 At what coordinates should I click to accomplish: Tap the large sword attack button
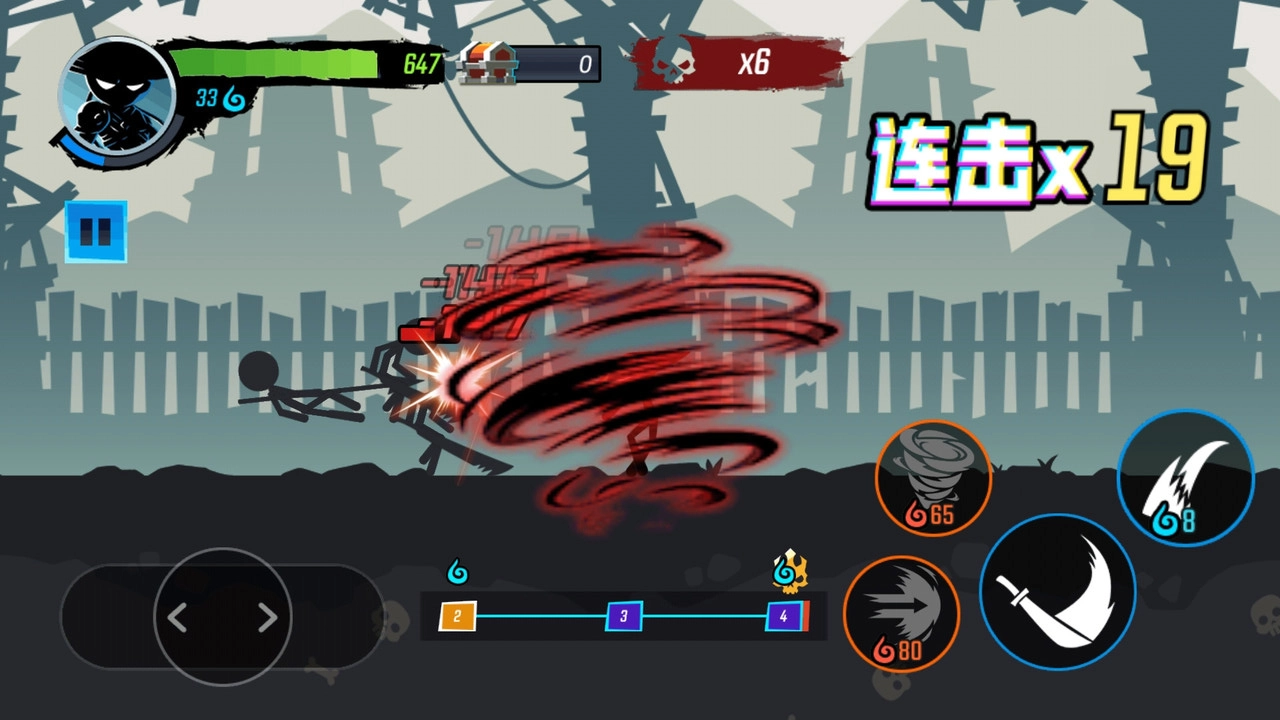(1060, 593)
